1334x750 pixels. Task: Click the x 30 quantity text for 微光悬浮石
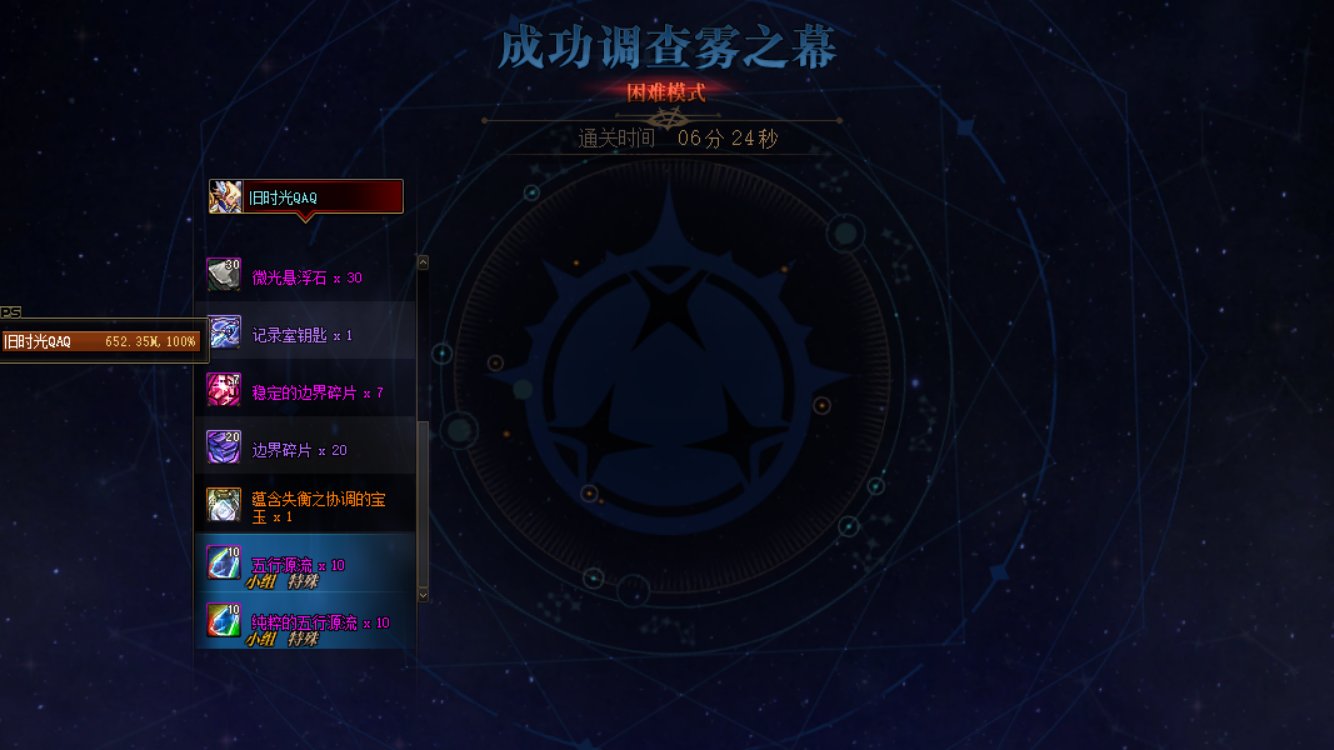point(348,273)
